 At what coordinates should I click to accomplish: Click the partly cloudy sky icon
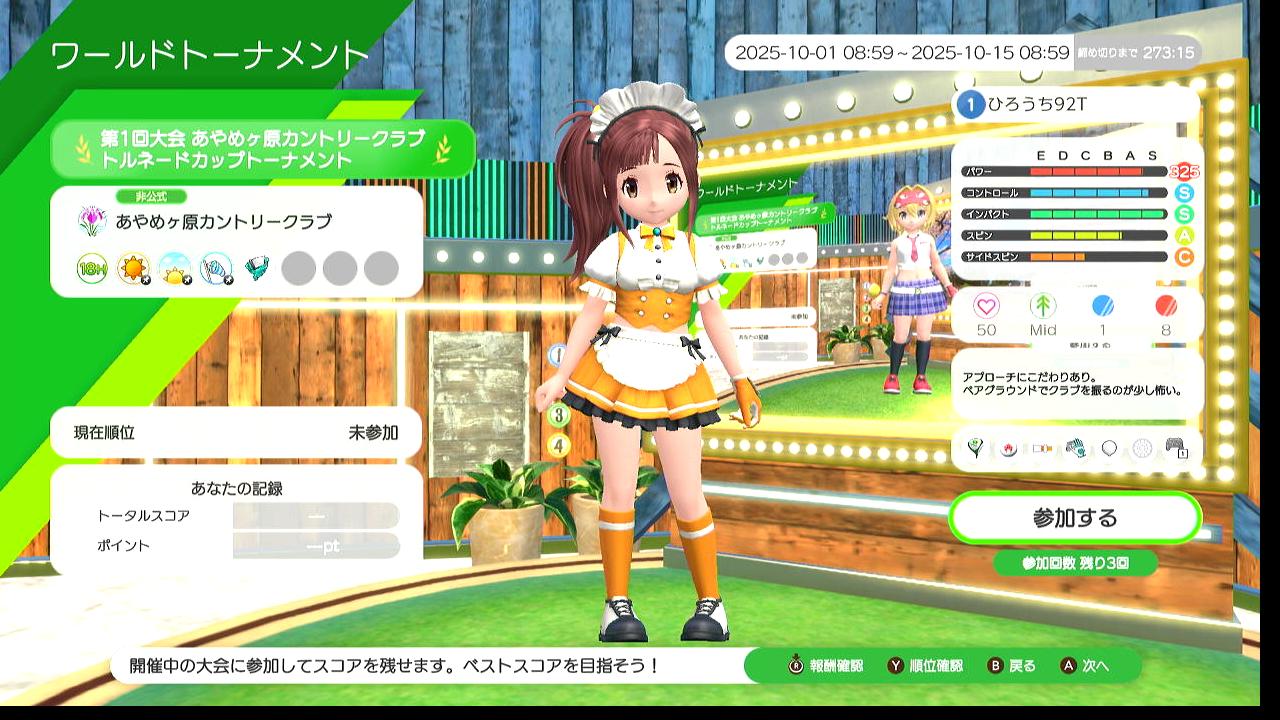tap(174, 268)
